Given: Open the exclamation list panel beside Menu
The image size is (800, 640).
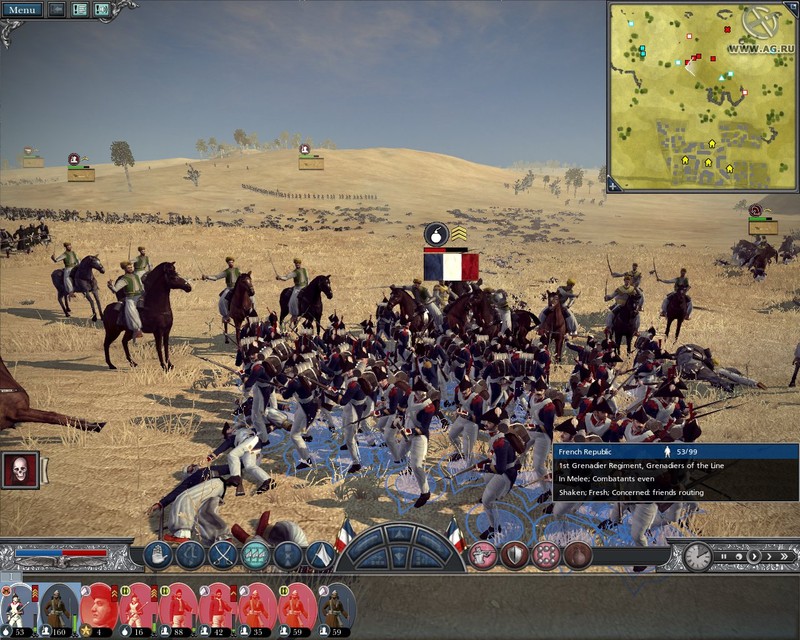Looking at the screenshot, I should click(79, 10).
